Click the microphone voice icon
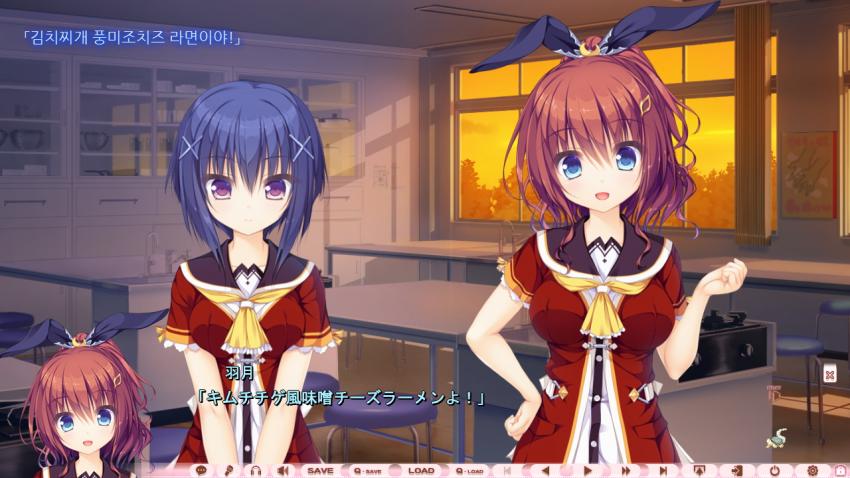 click(x=228, y=470)
